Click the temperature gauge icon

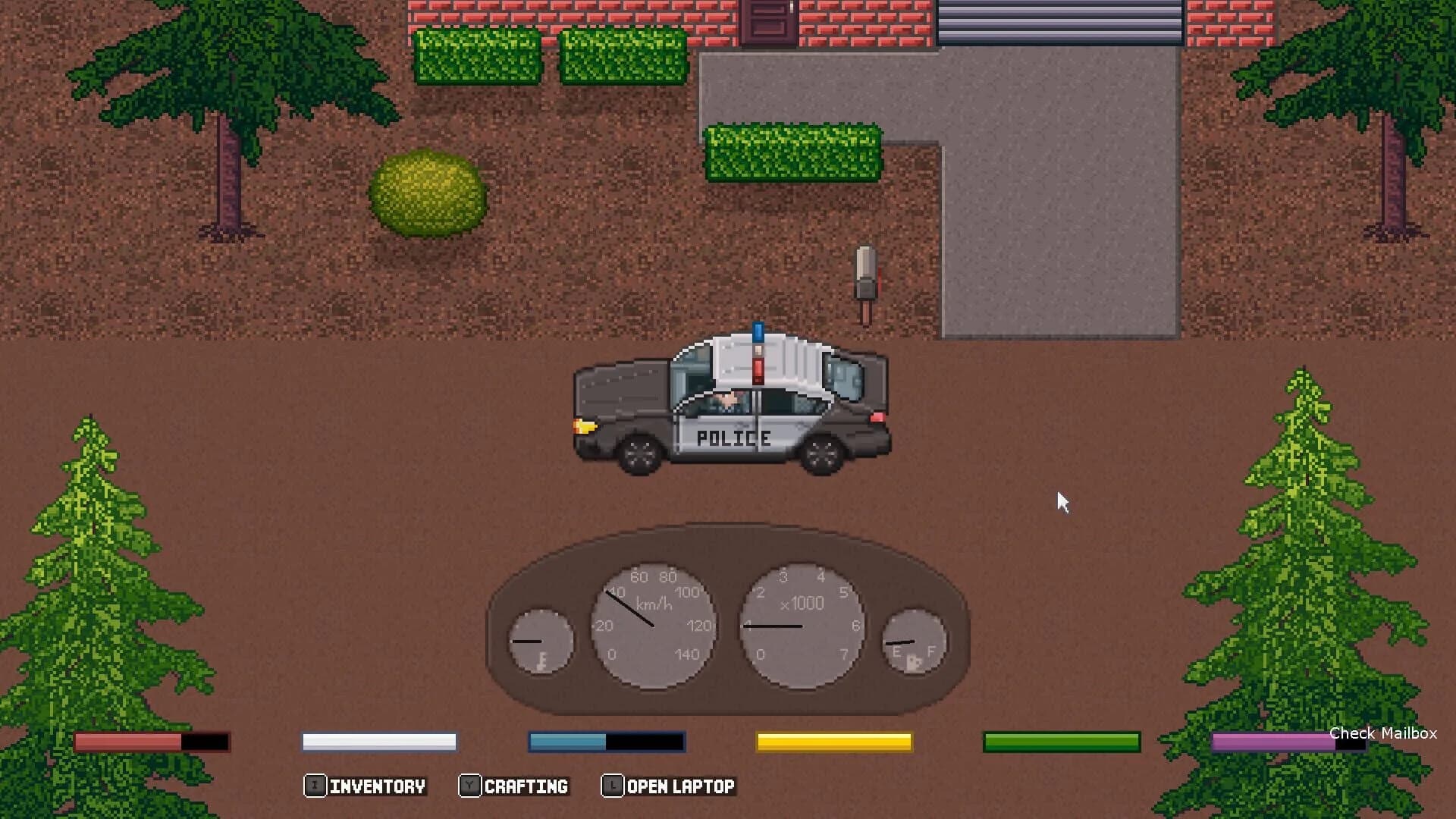tap(541, 641)
